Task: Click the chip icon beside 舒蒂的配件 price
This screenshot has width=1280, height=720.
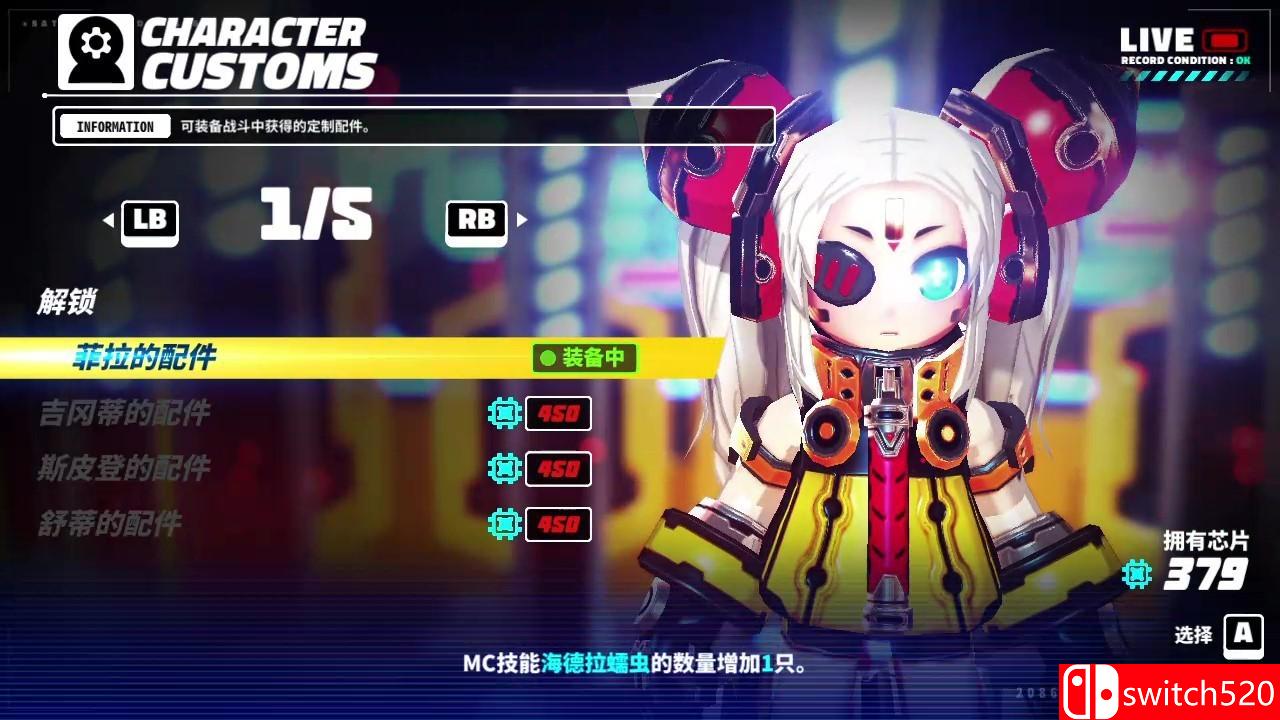Action: point(505,524)
